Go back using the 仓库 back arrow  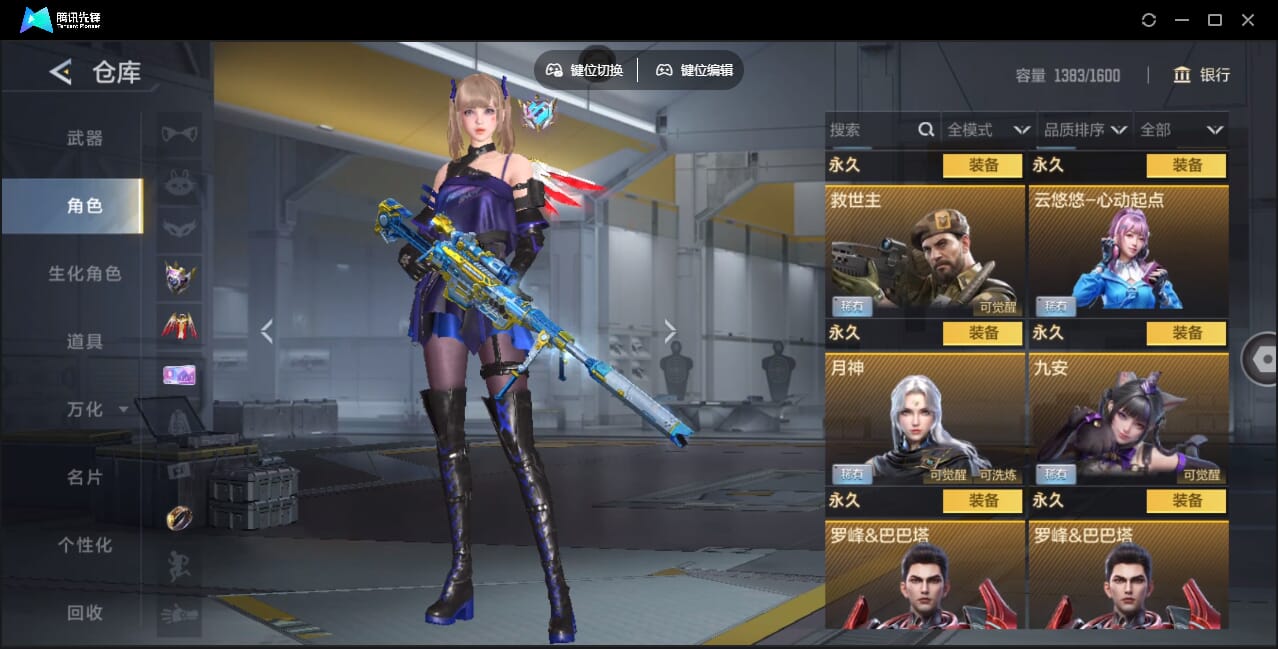61,72
